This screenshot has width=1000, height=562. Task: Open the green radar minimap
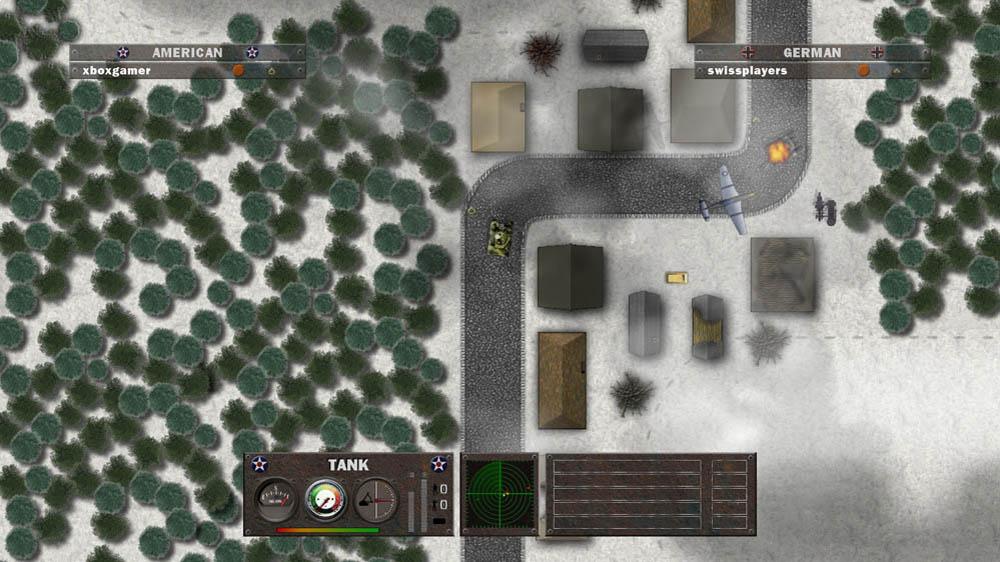pyautogui.click(x=498, y=494)
